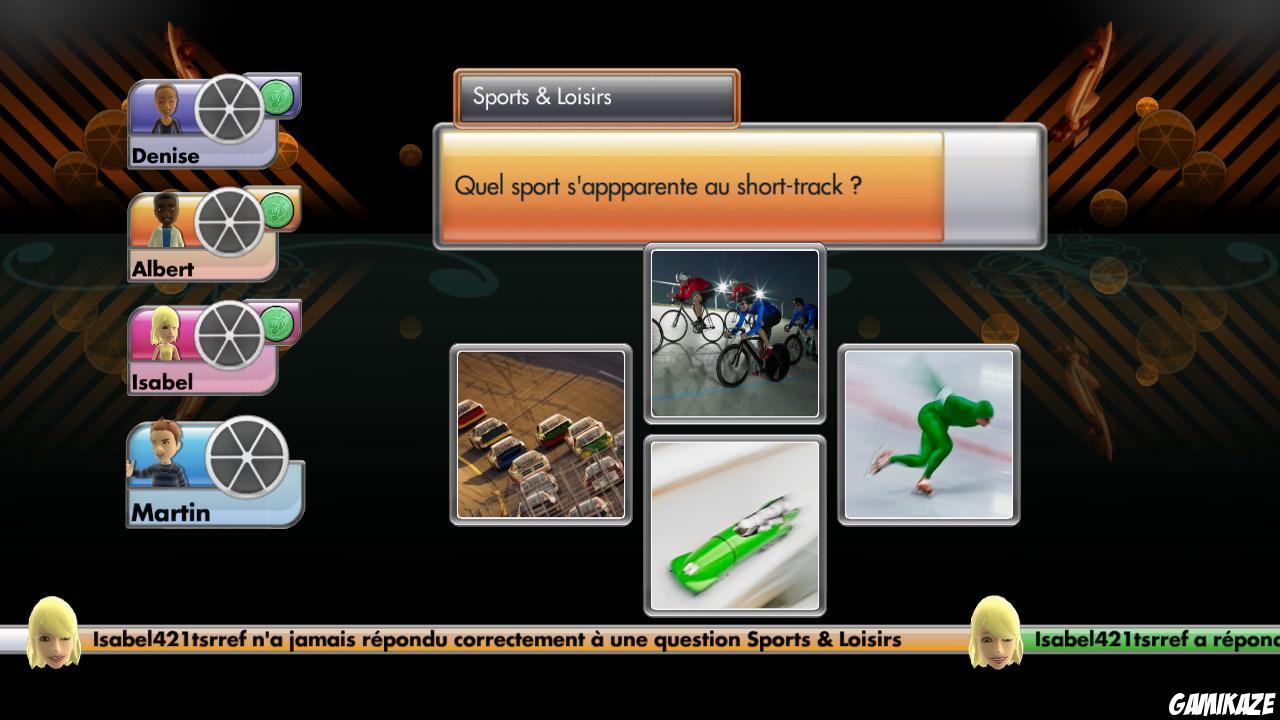The image size is (1280, 720).
Task: Select the bobsleigh answer image
Action: pos(735,523)
